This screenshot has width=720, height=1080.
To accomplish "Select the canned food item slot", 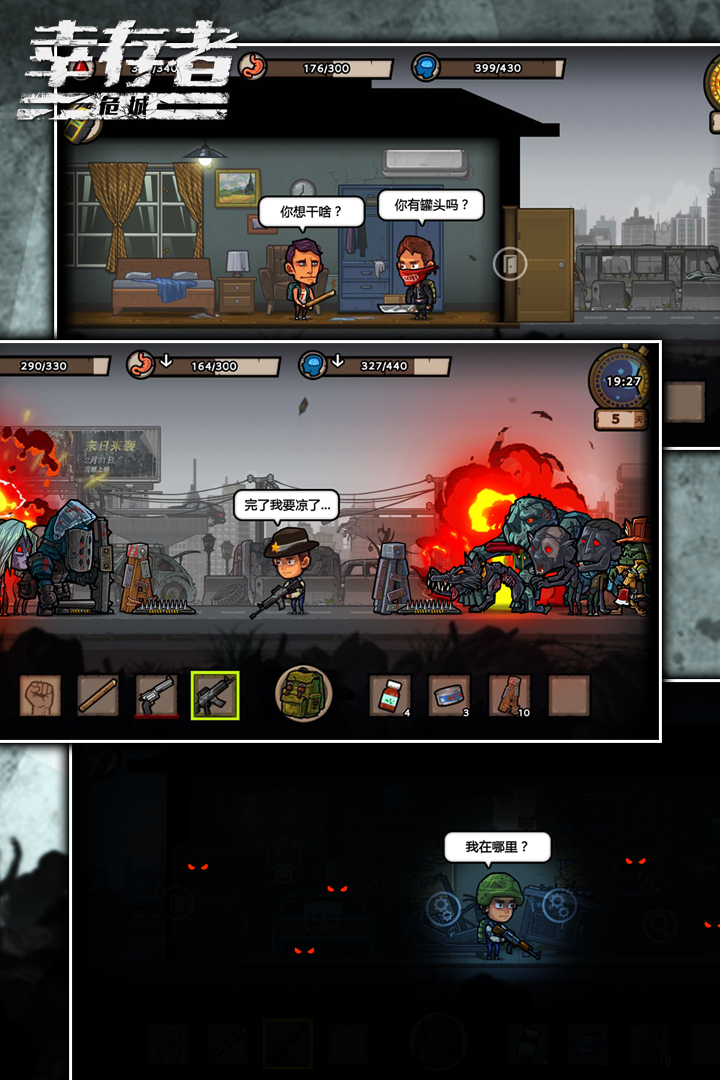I will (x=449, y=696).
